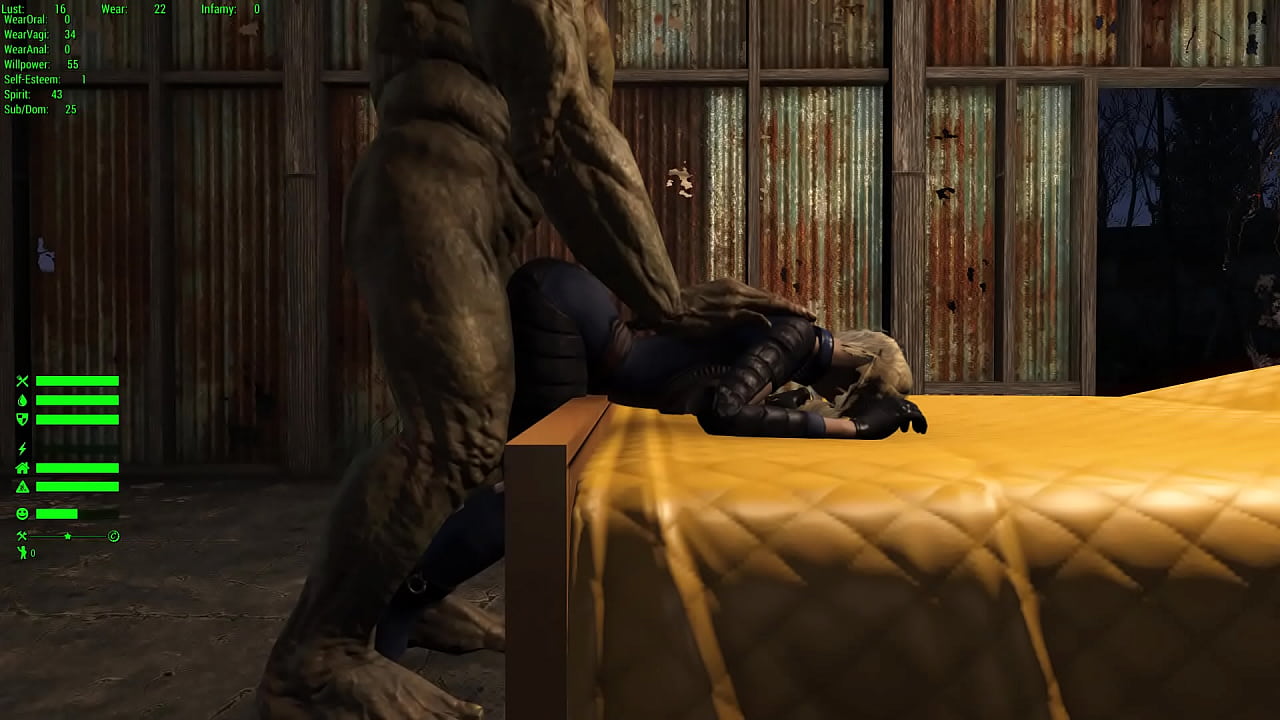The width and height of the screenshot is (1280, 720).
Task: Select the house shelter icon
Action: click(x=22, y=469)
